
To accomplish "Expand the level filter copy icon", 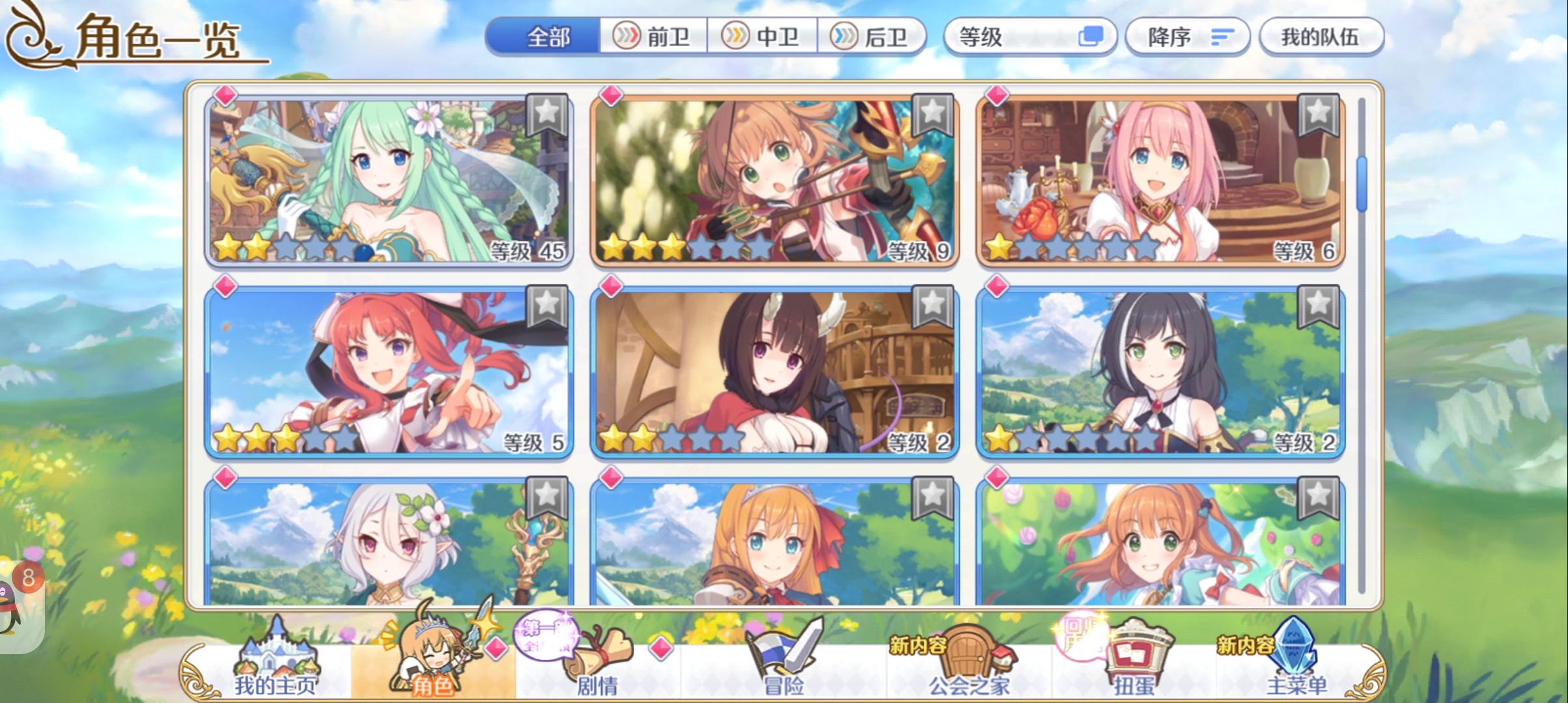I will click(1091, 37).
